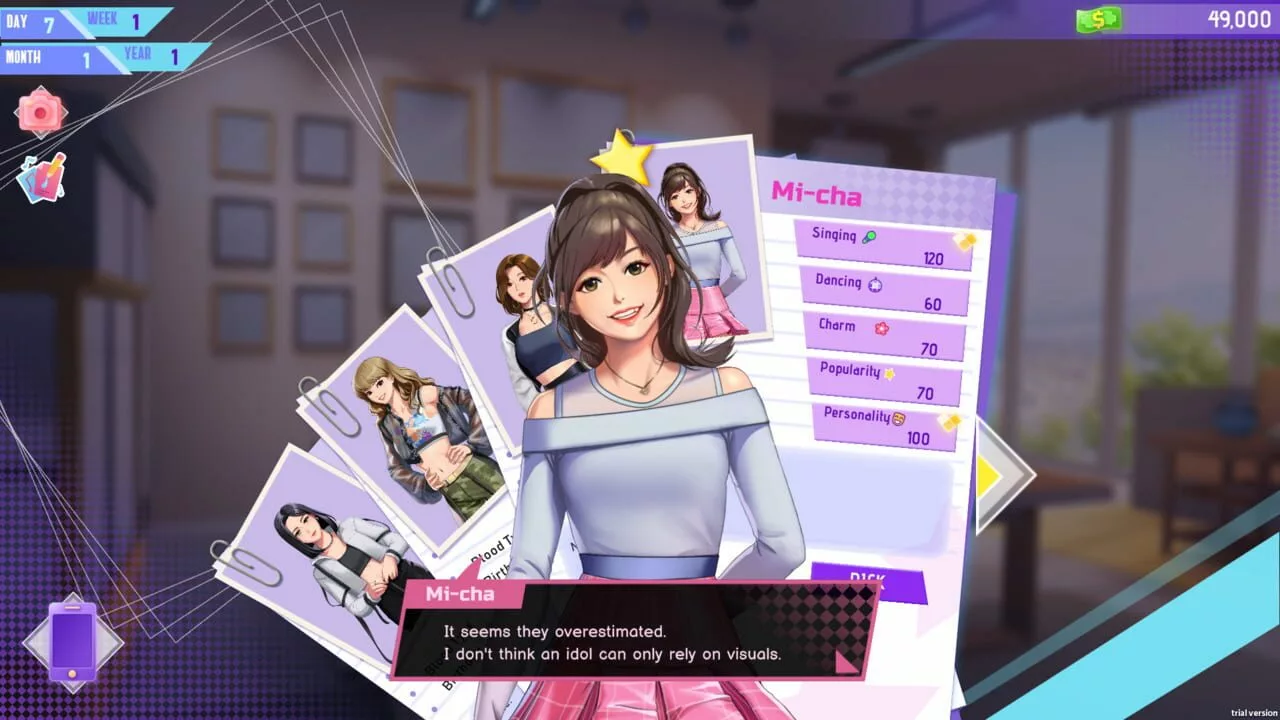Pick Mi-cha with the Pick button

pyautogui.click(x=868, y=582)
